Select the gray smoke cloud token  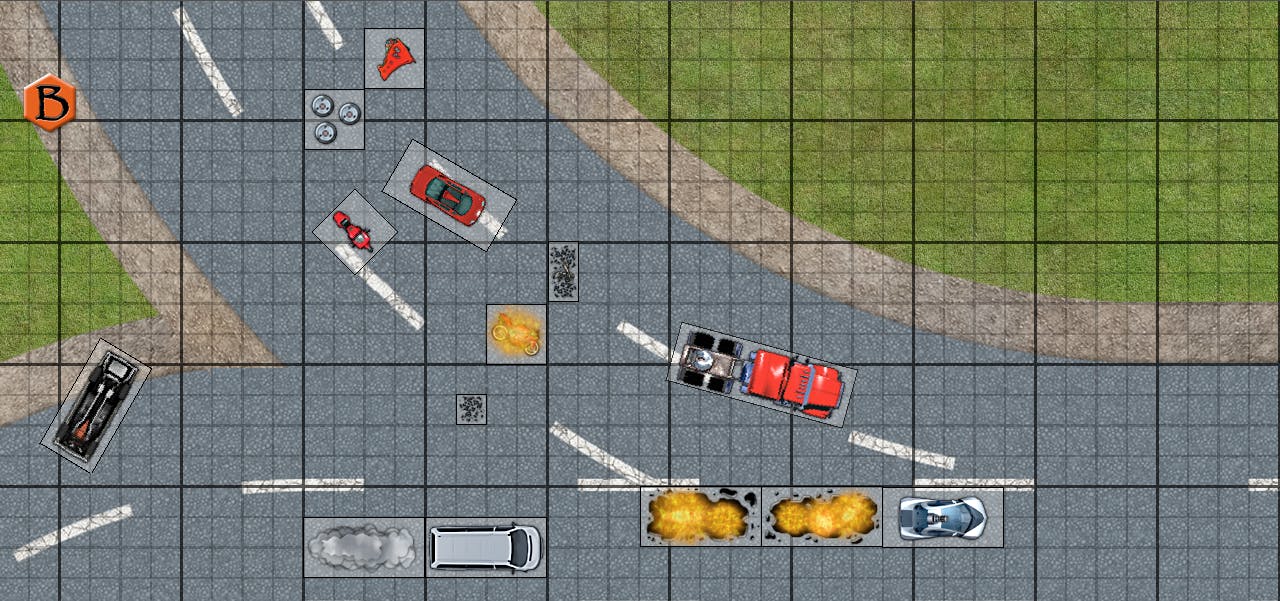click(364, 546)
